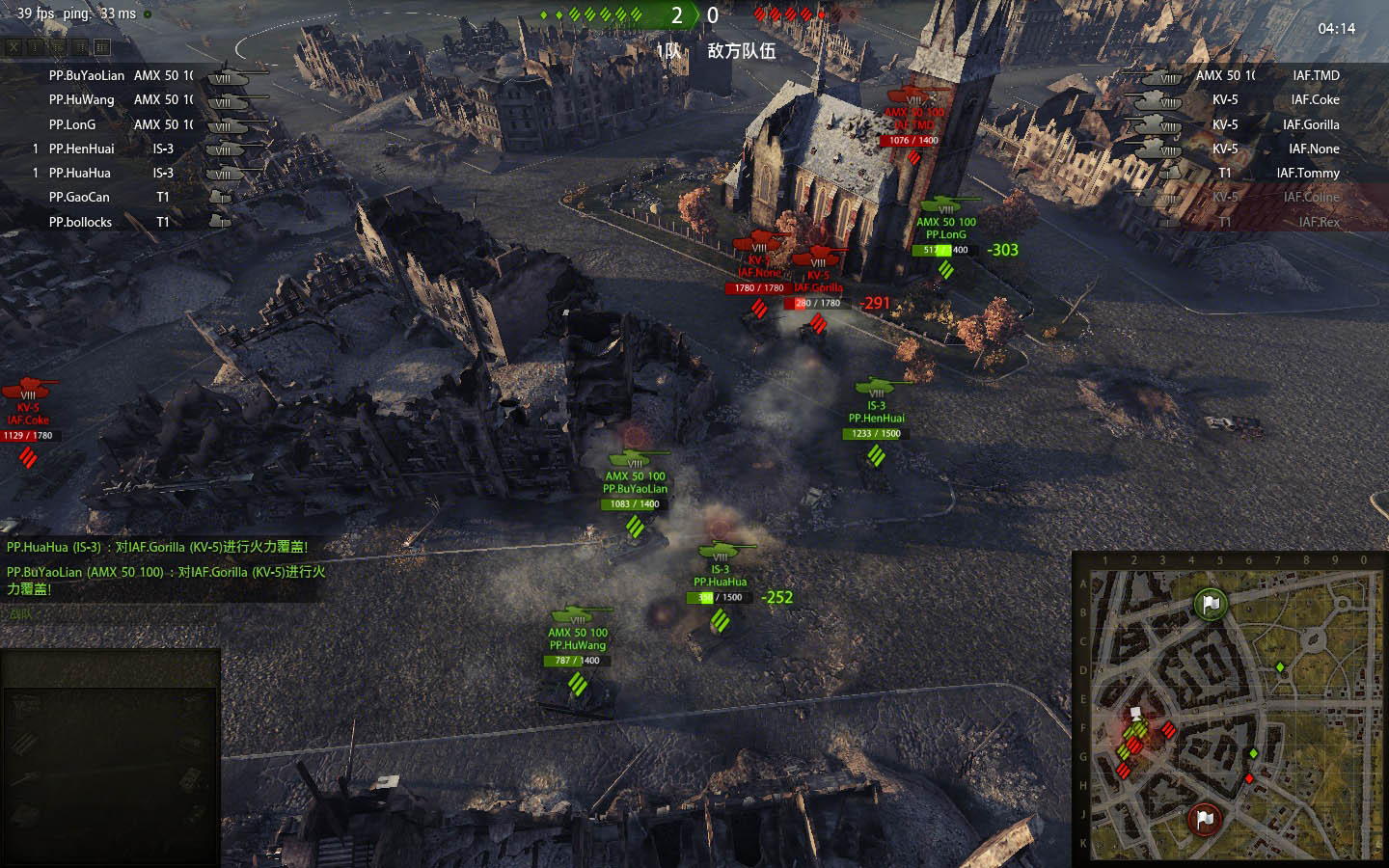
Task: Select PP.BuYaoLian in the team list
Action: click(x=87, y=75)
